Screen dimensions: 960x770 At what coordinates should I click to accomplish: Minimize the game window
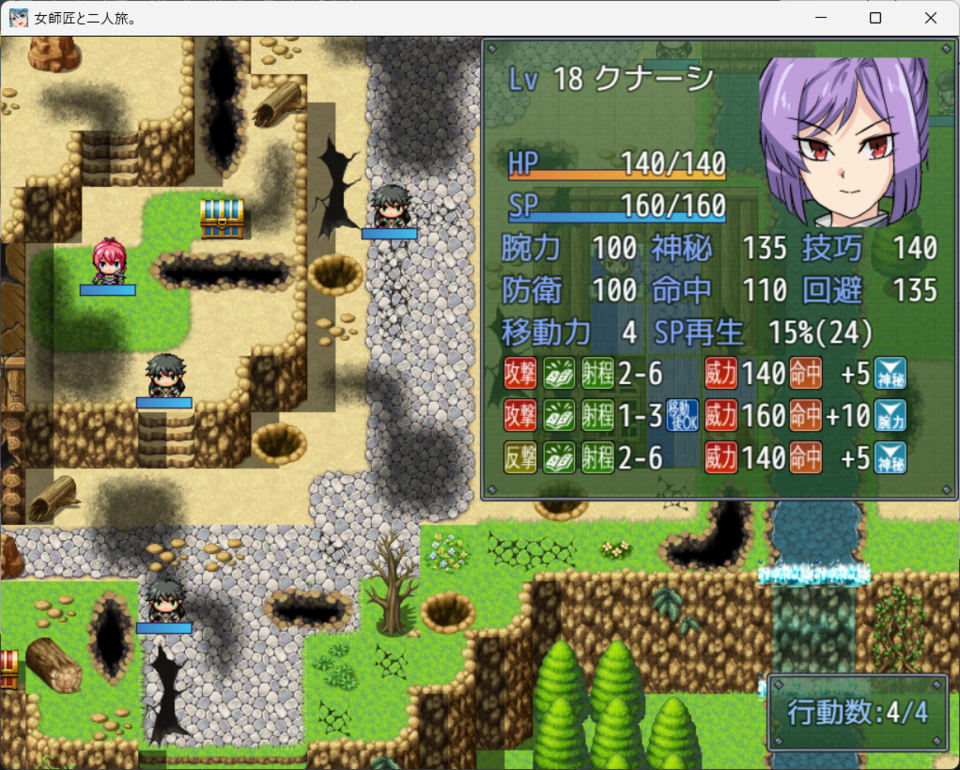[x=821, y=18]
